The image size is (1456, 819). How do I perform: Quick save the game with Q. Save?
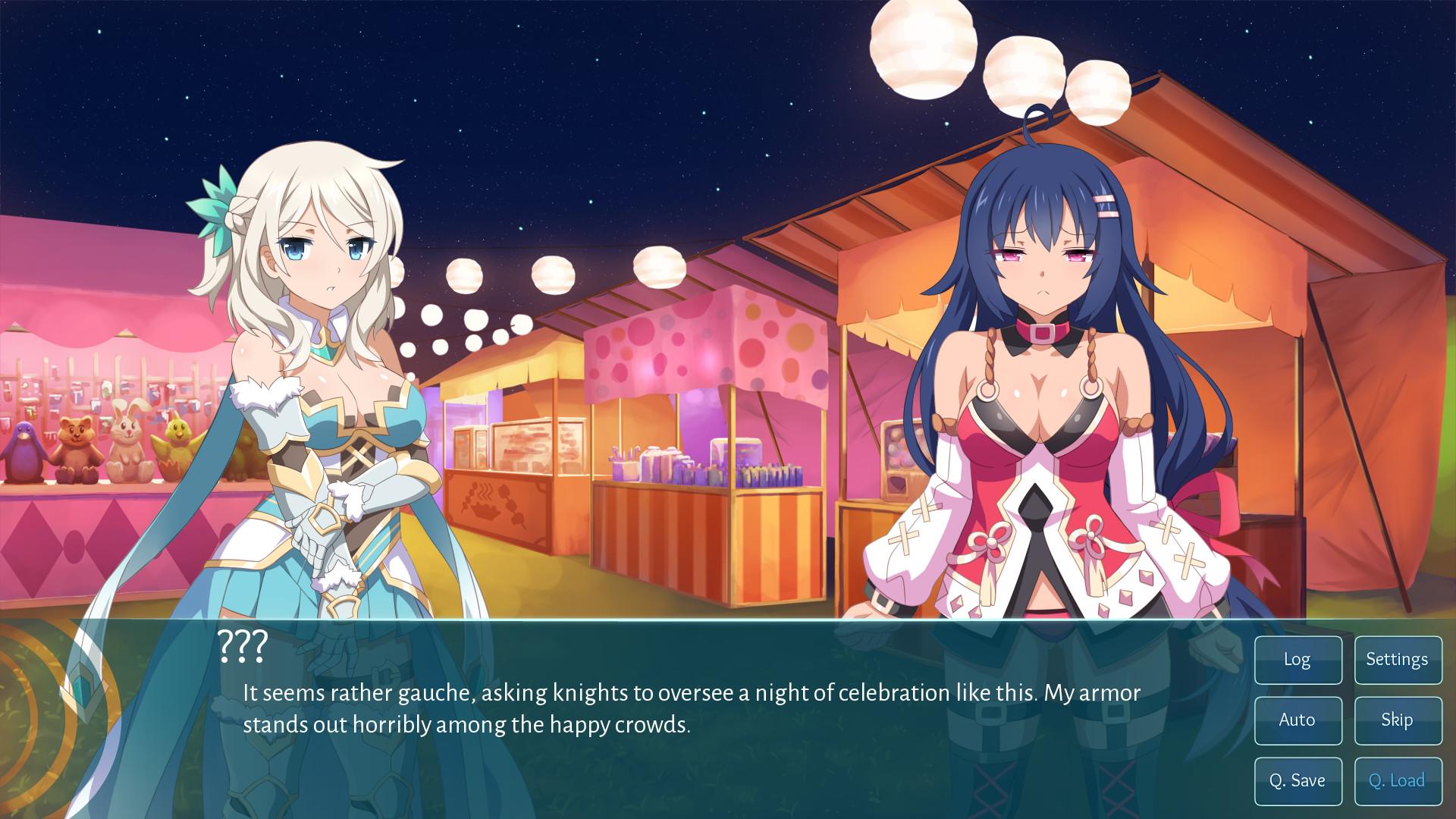[x=1298, y=780]
